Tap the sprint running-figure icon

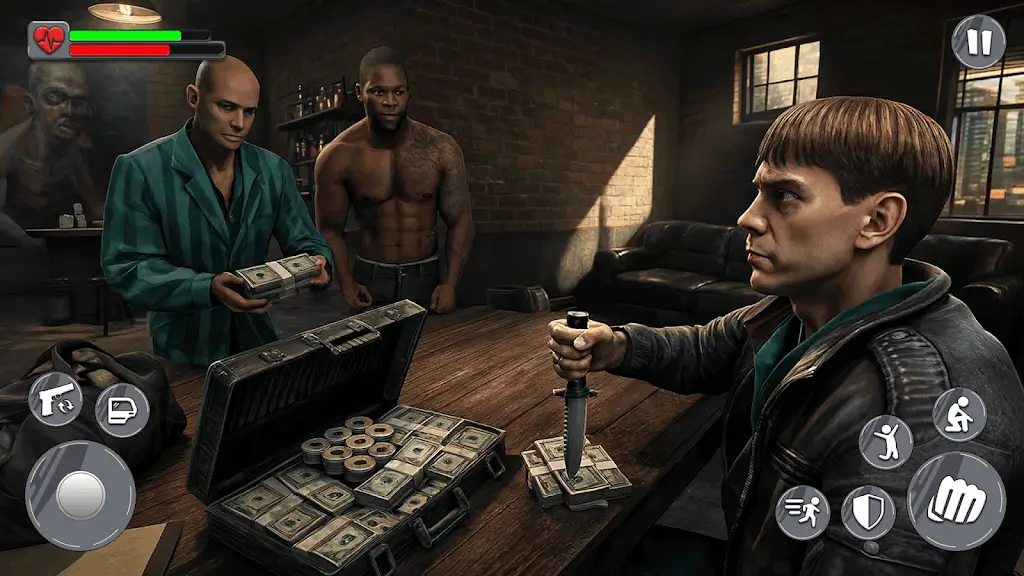802,512
